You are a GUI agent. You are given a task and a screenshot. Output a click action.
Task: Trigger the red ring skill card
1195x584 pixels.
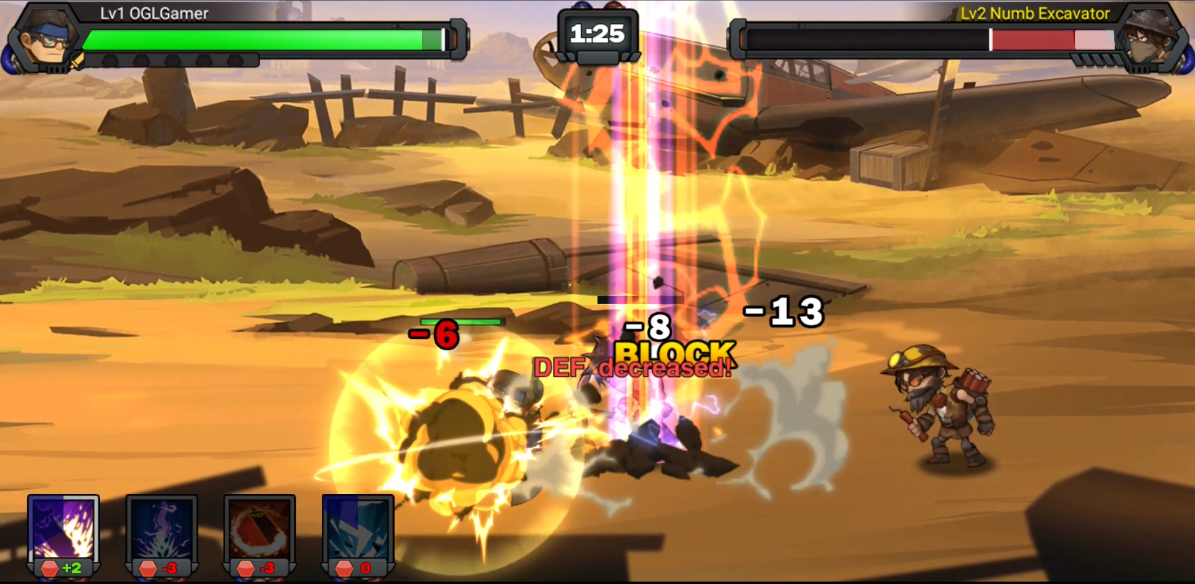pyautogui.click(x=259, y=530)
